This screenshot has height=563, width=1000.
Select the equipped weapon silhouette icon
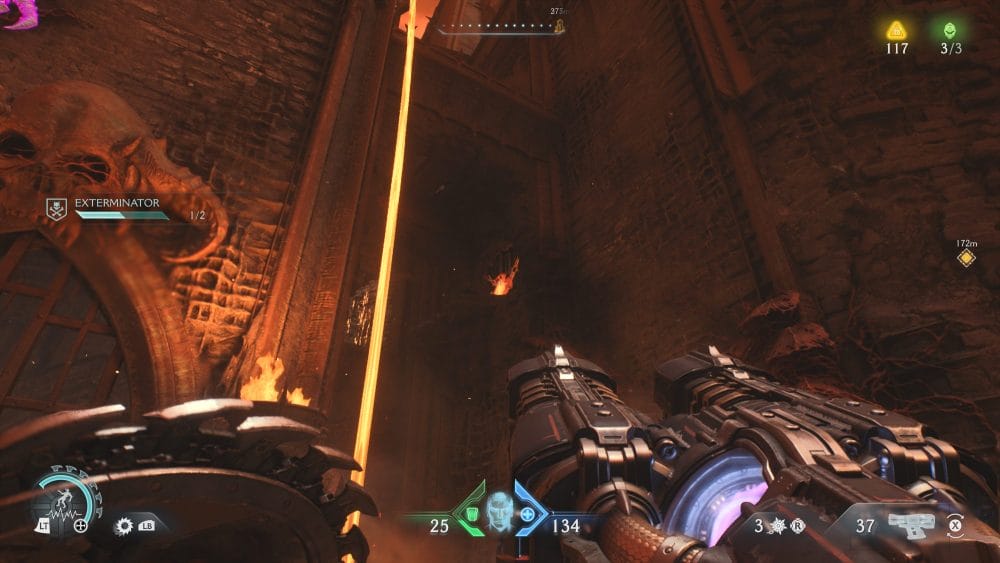point(909,524)
